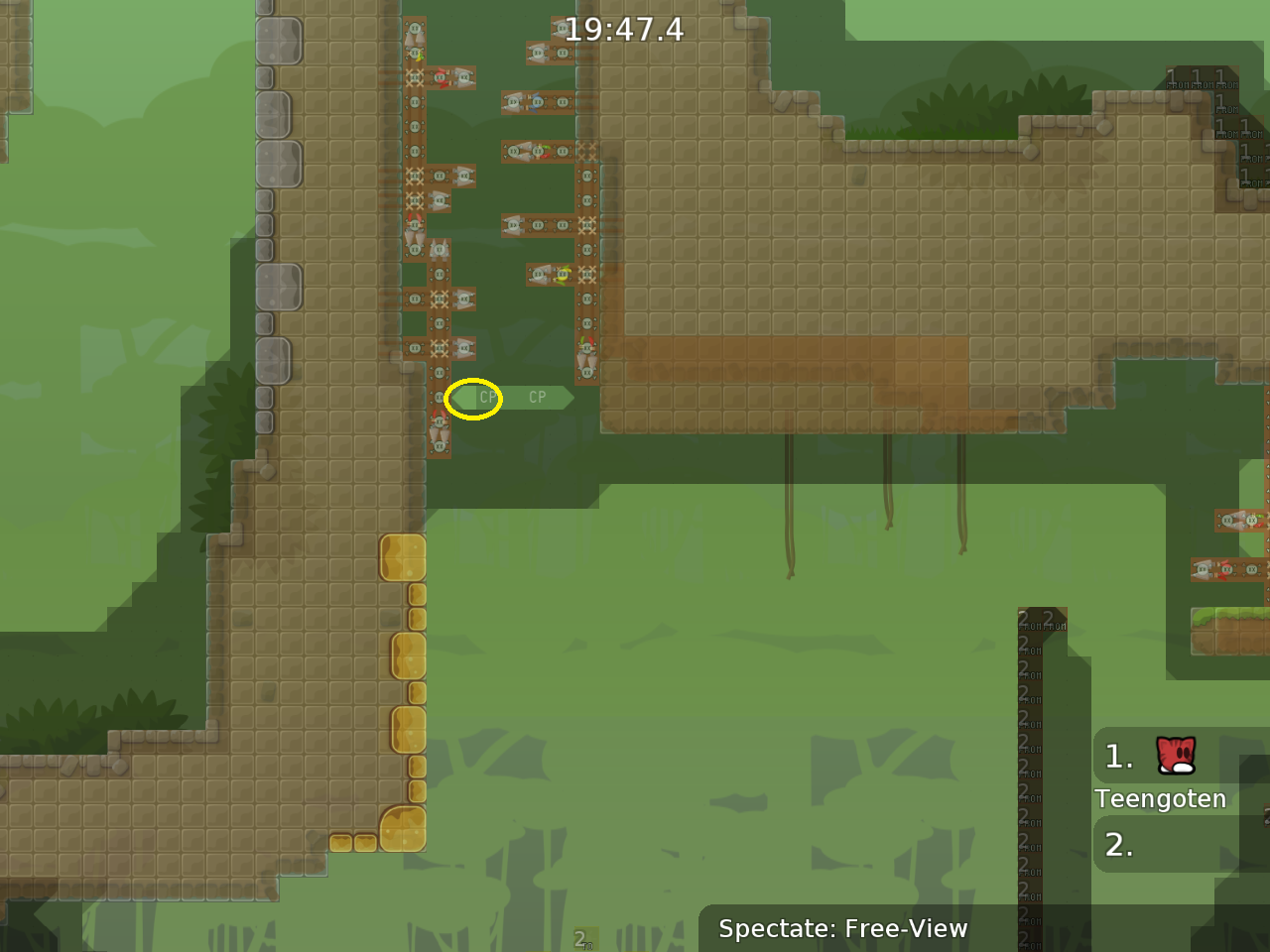Select the Spectate: Free-View bar

click(843, 929)
